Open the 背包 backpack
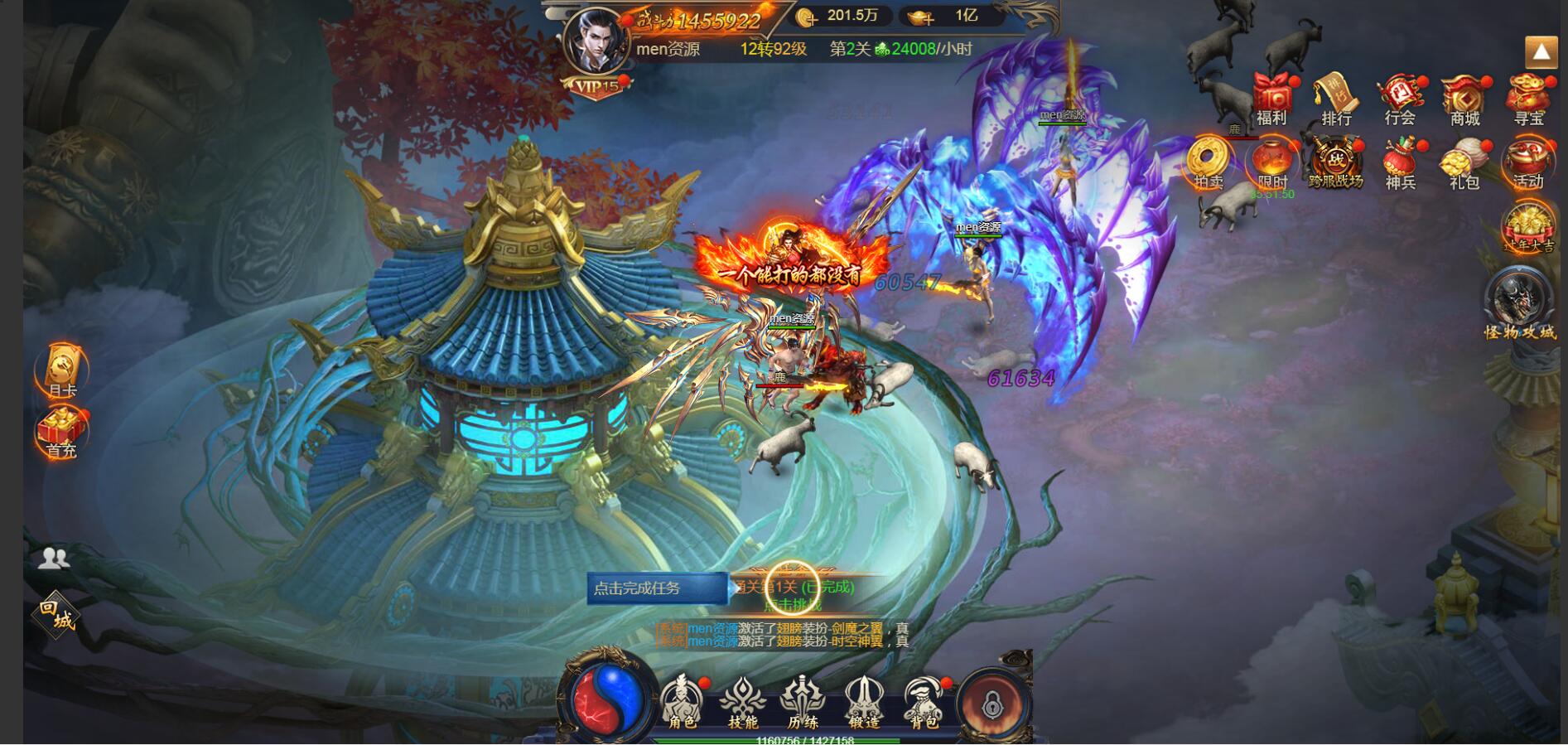Image resolution: width=1568 pixels, height=745 pixels. pyautogui.click(x=924, y=702)
